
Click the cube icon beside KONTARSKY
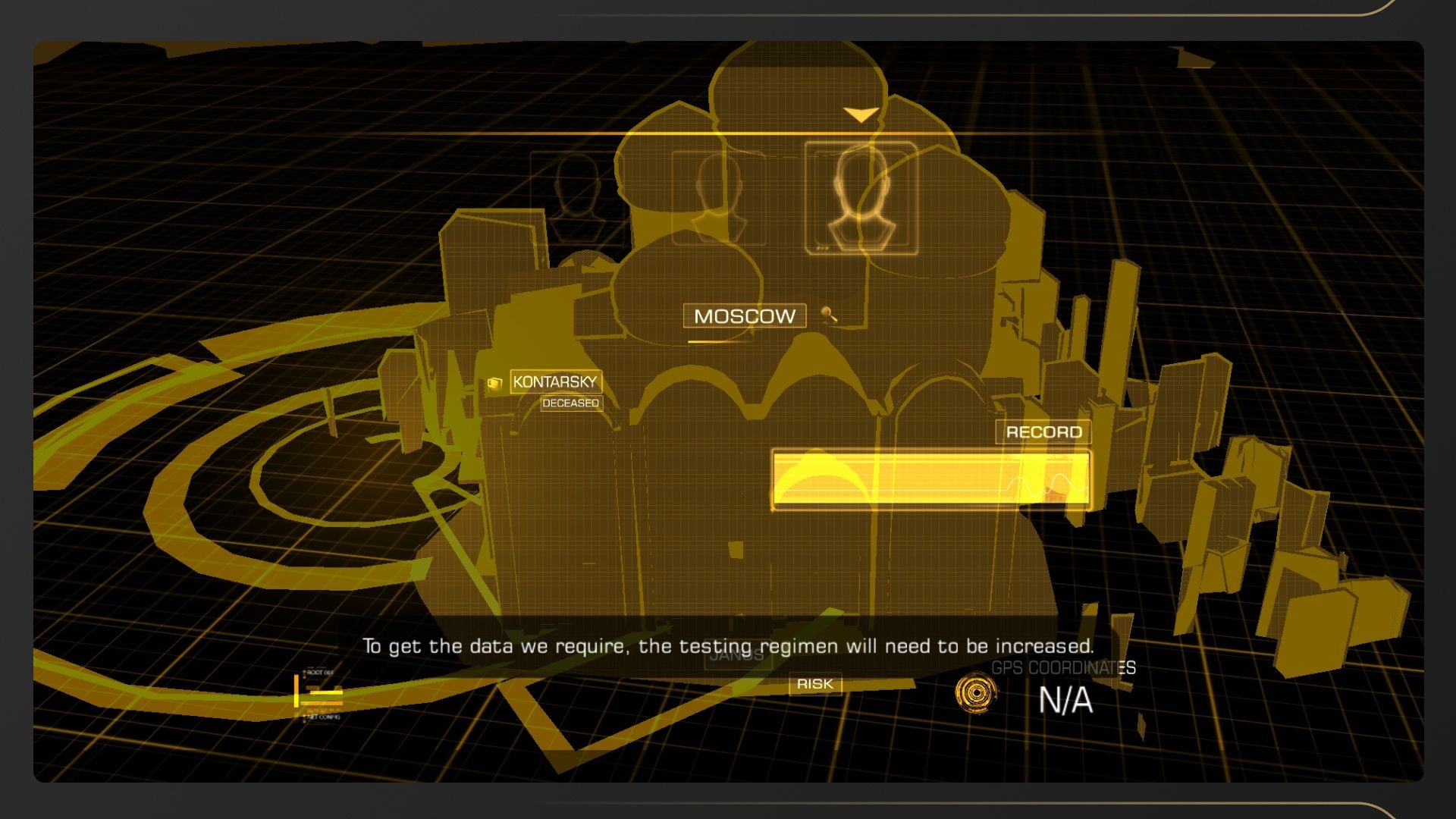(495, 383)
